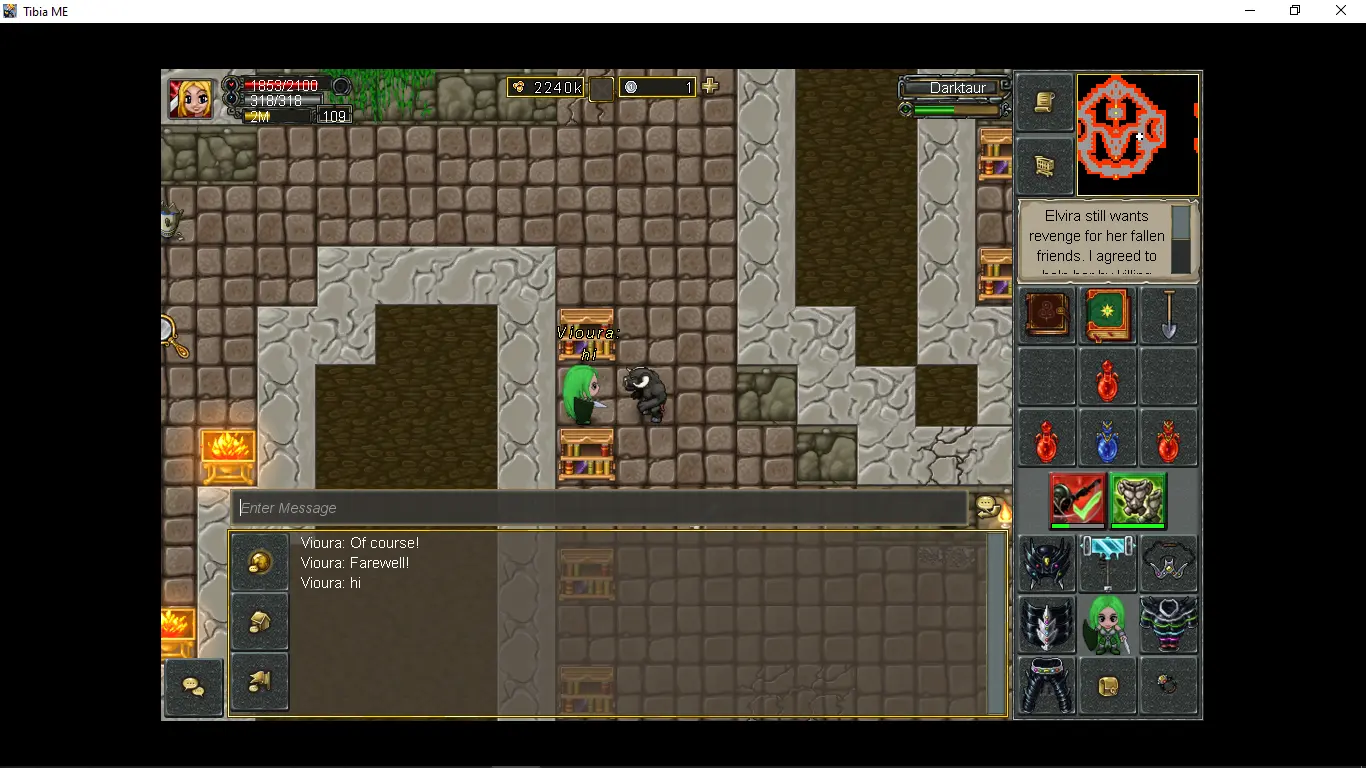The image size is (1366, 768).
Task: Click the Enter Message chat input field
Action: pos(600,508)
